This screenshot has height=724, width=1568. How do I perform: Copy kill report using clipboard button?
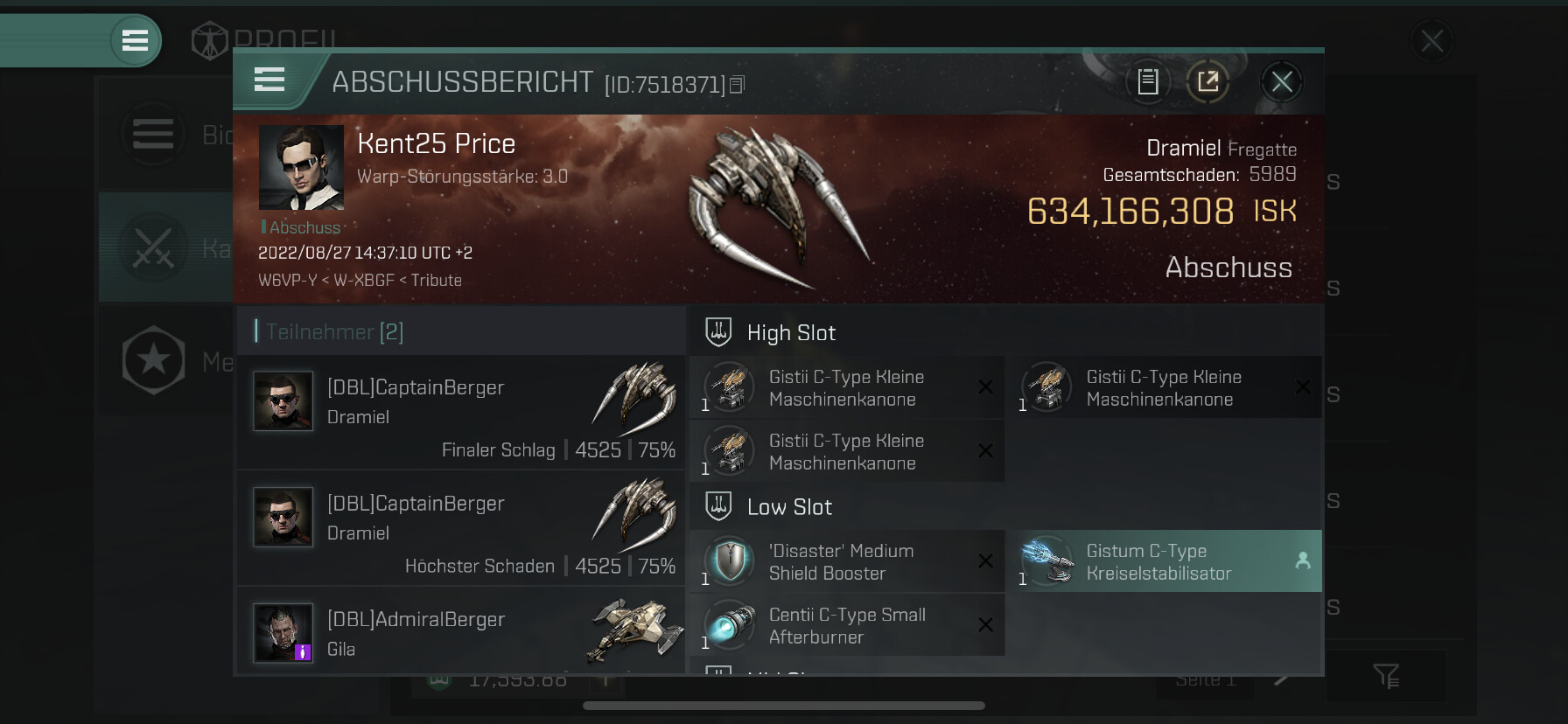[1147, 82]
